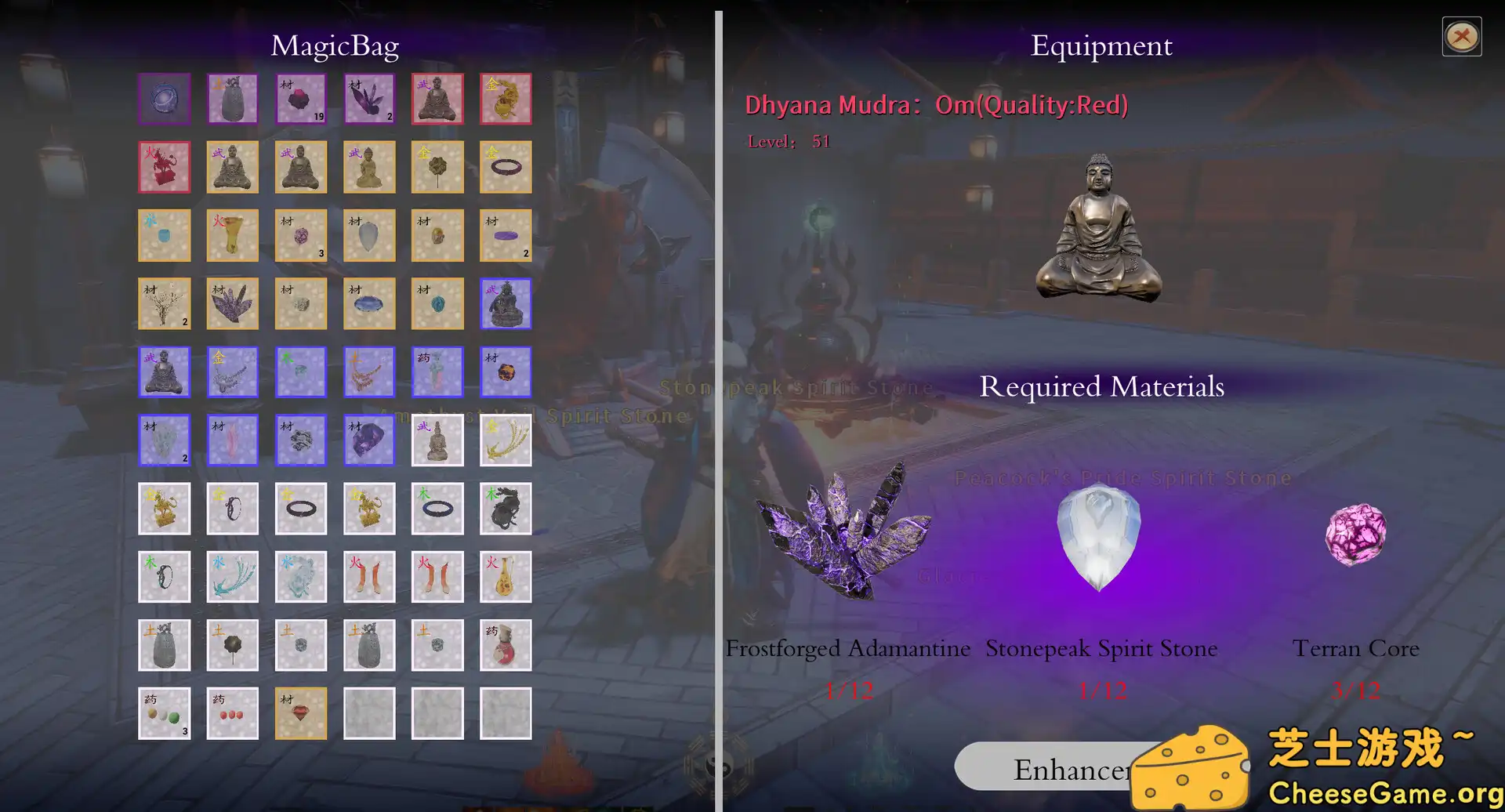The image size is (1505, 812).
Task: Click the purple bracelet item
Action: 506,167
